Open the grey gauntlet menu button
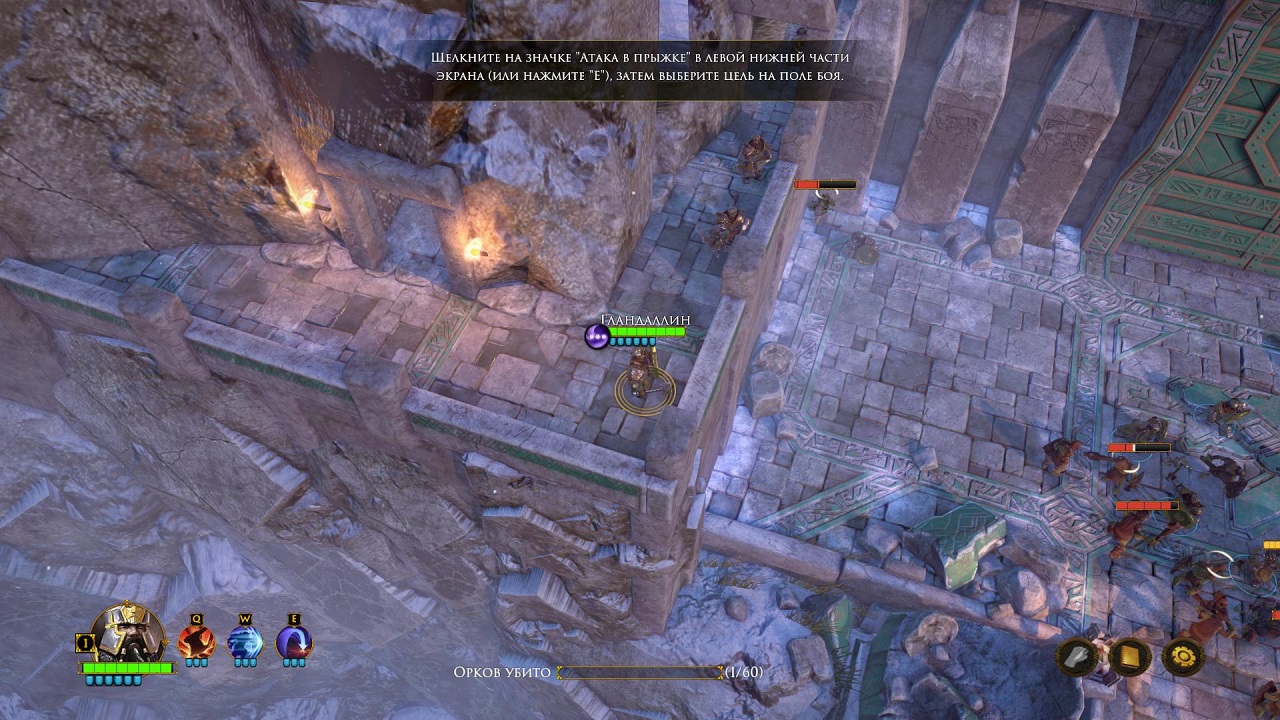Viewport: 1280px width, 720px height. [x=1079, y=657]
